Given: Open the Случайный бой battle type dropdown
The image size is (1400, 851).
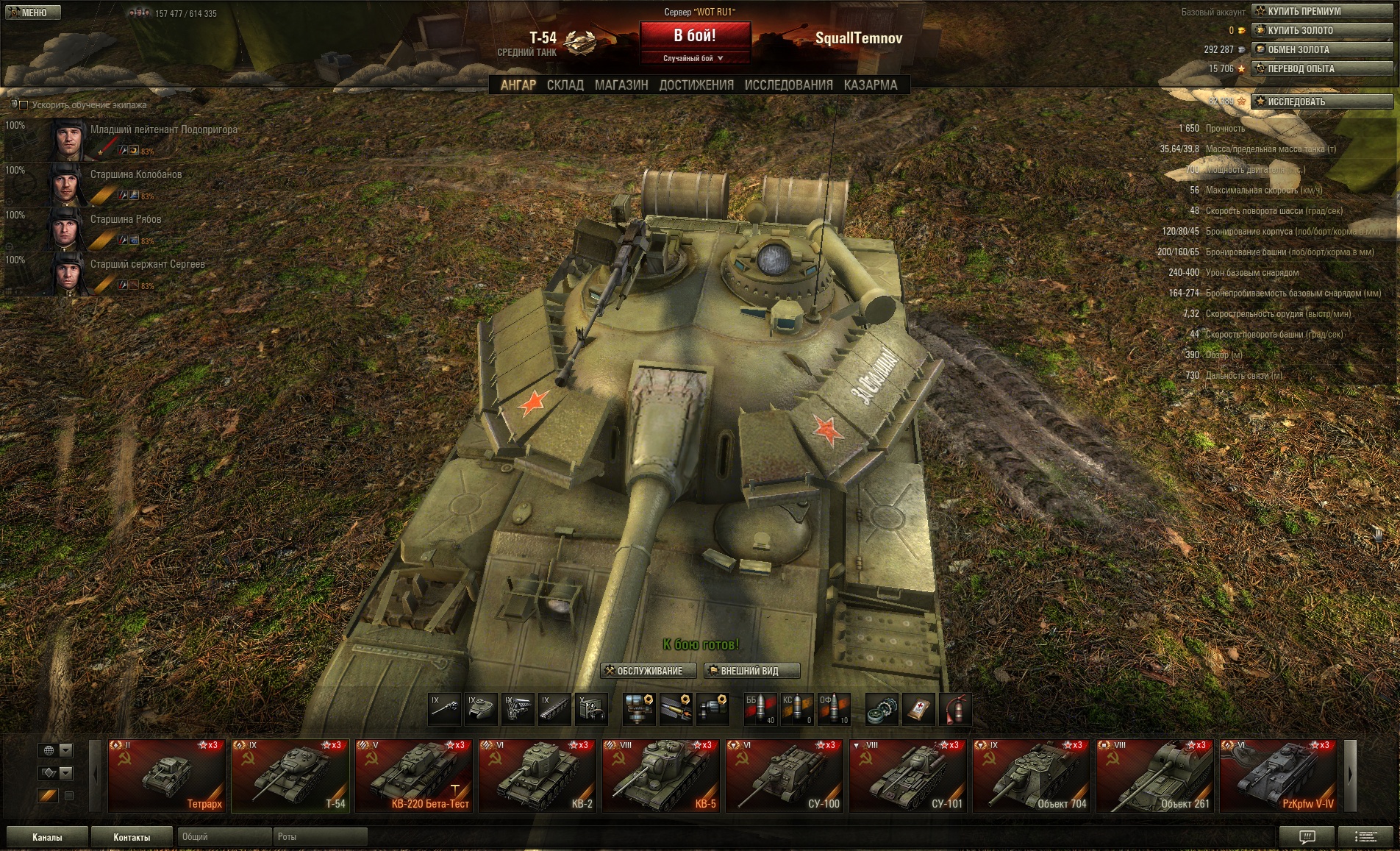Looking at the screenshot, I should point(694,58).
